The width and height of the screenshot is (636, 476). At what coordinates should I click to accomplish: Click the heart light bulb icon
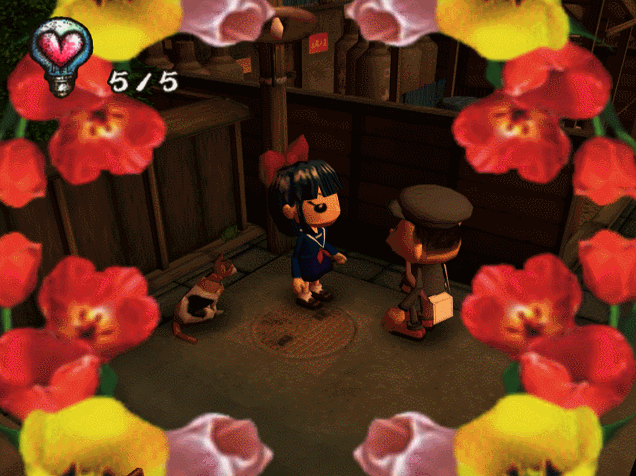tap(60, 54)
